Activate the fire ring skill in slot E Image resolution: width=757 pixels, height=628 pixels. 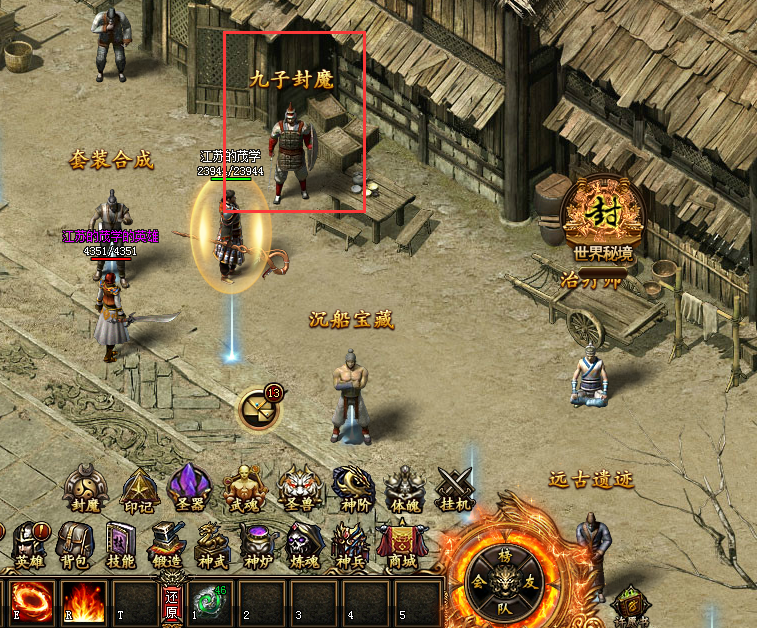tap(30, 602)
